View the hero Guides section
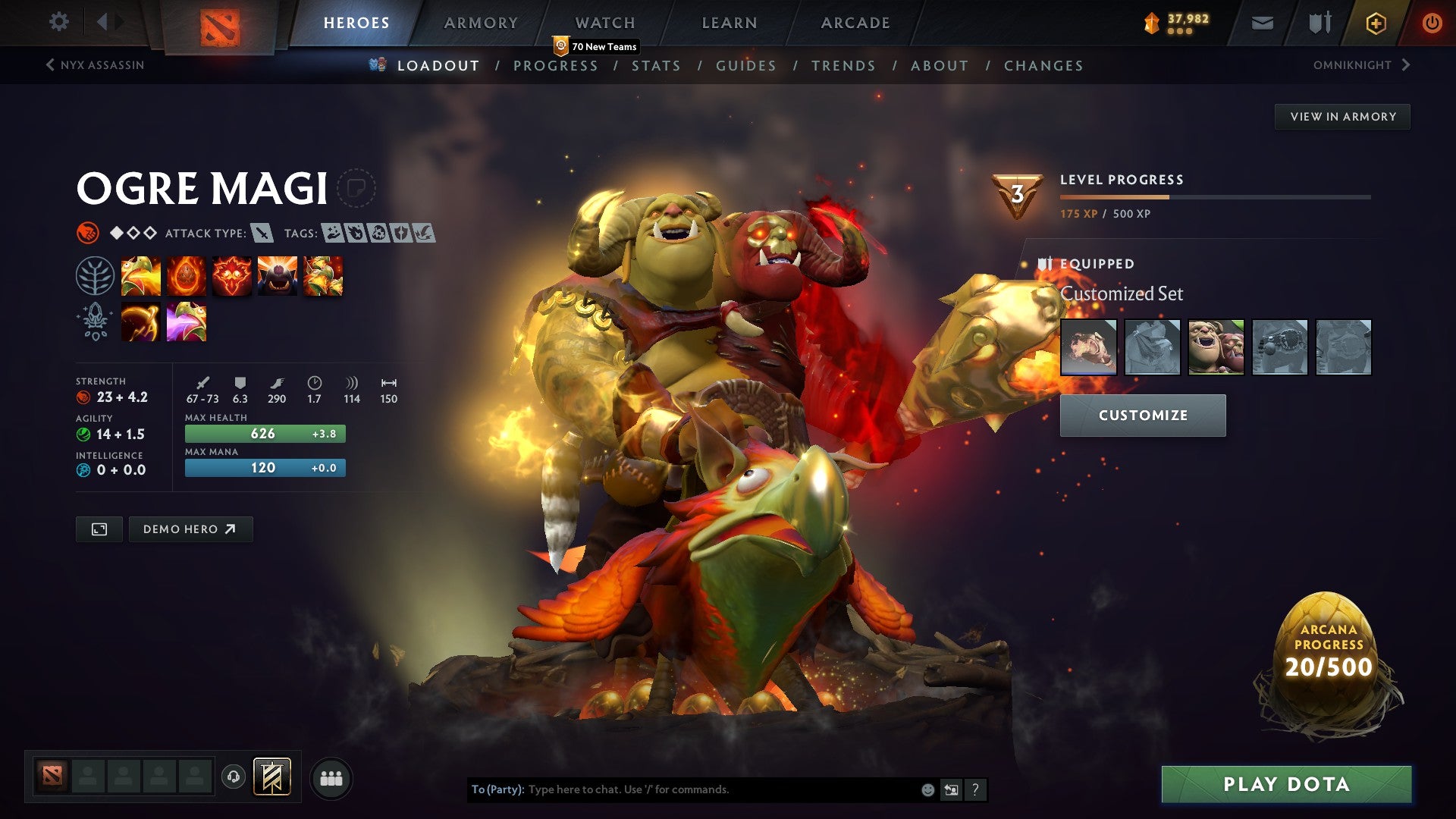This screenshot has width=1456, height=819. 746,66
